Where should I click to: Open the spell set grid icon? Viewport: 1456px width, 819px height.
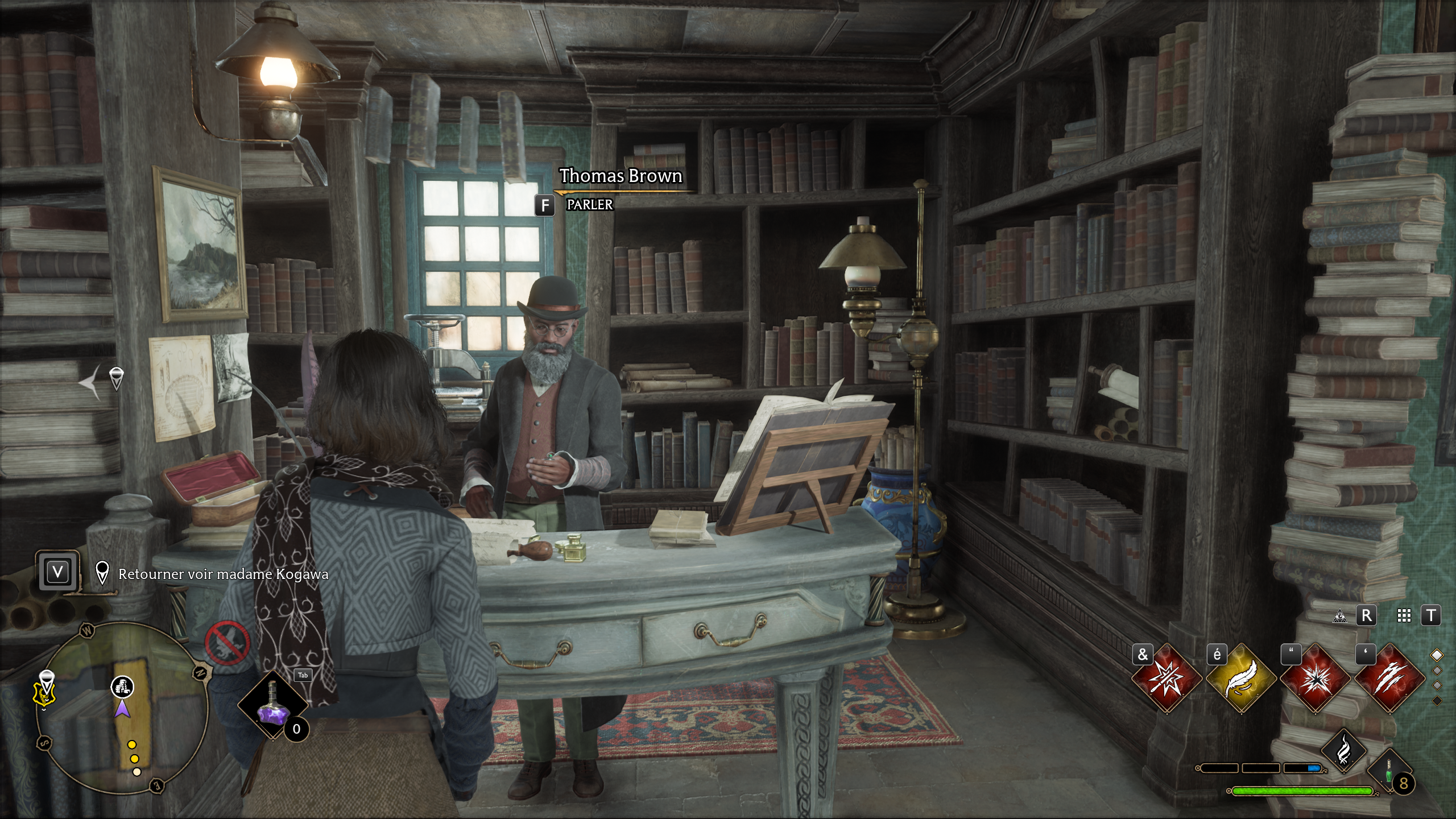pyautogui.click(x=1404, y=616)
